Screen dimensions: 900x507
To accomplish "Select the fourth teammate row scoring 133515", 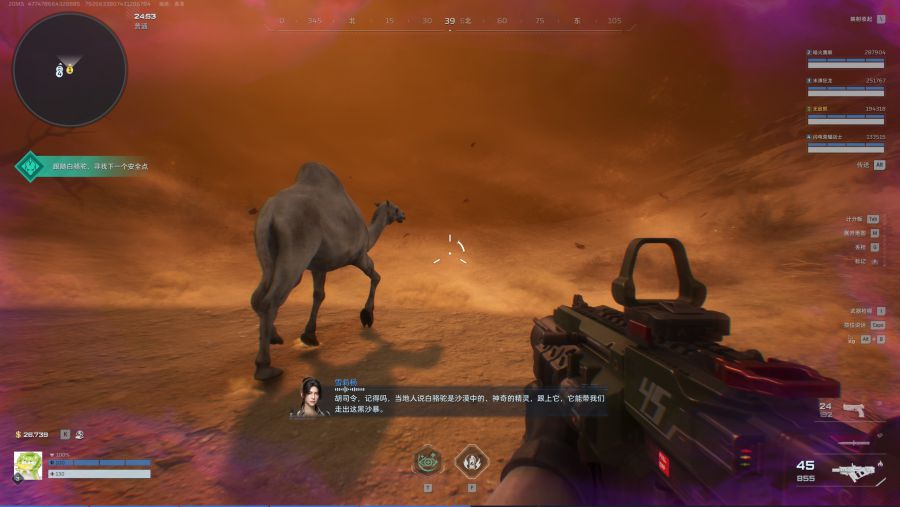I will (x=845, y=141).
